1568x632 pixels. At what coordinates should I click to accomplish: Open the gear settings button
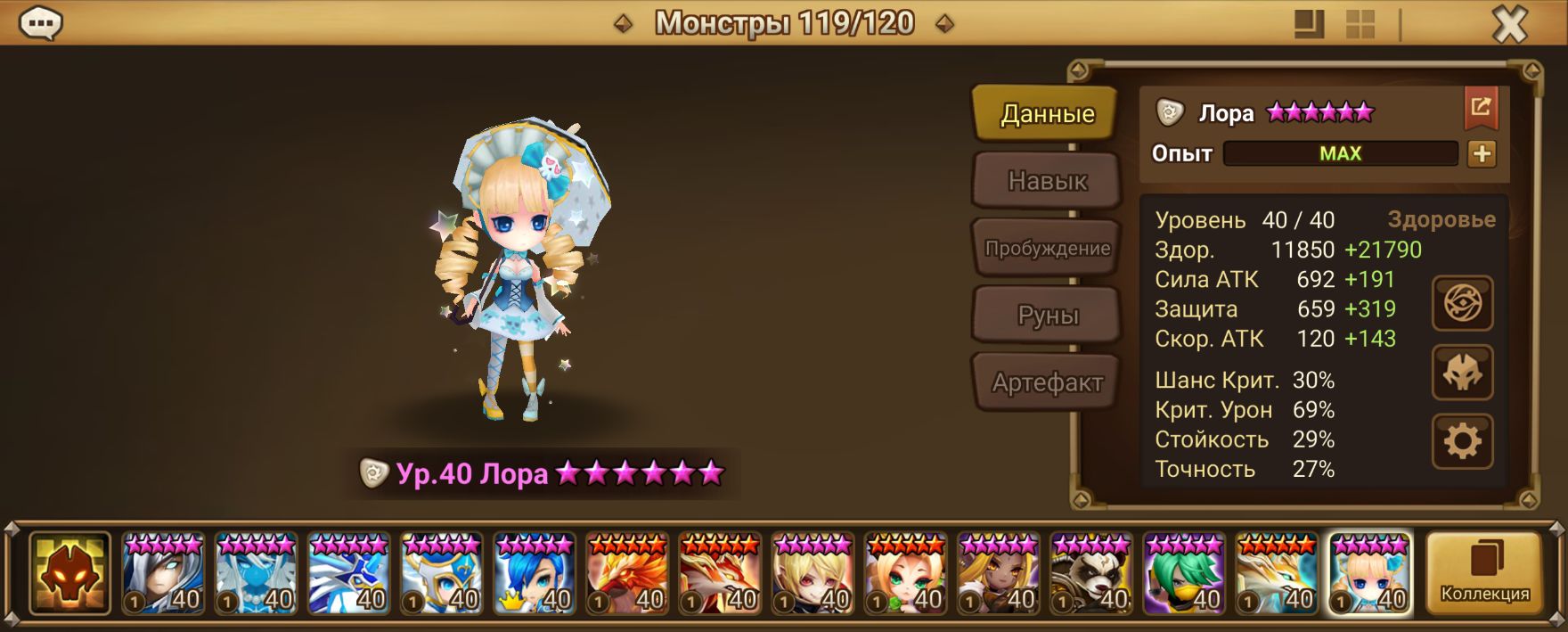click(1462, 441)
